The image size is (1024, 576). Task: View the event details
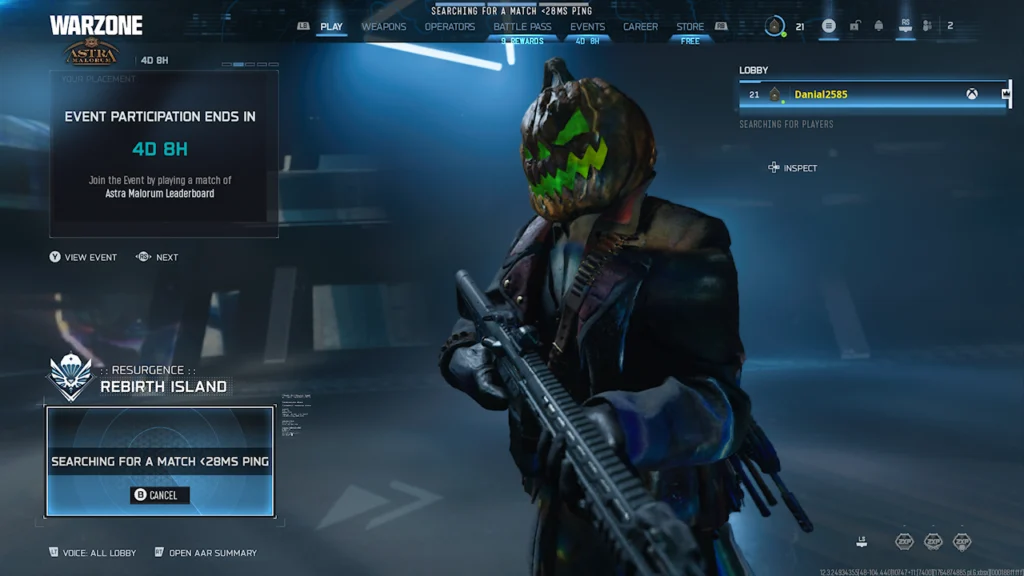pyautogui.click(x=83, y=257)
